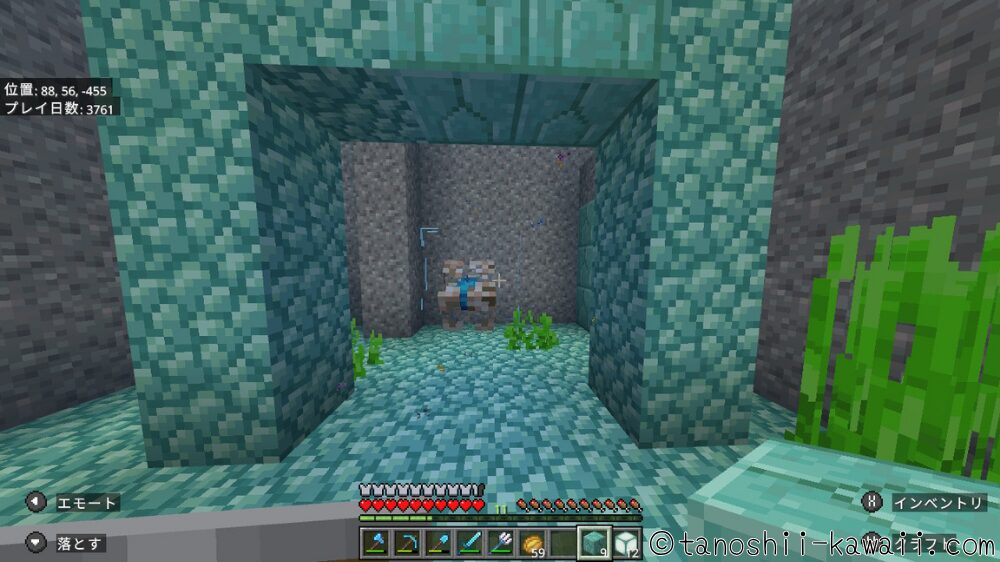The width and height of the screenshot is (1000, 562).
Task: Select the diamond axe hotbar slot
Action: pos(375,543)
